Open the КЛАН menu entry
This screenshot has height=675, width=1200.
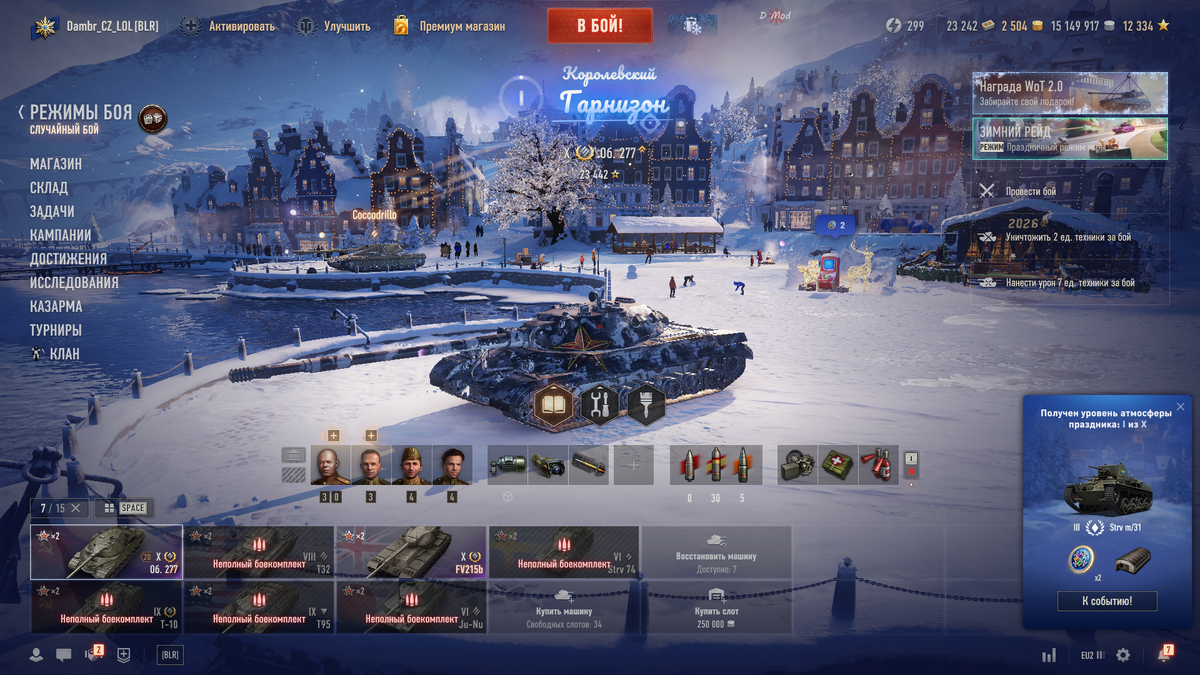coord(64,354)
